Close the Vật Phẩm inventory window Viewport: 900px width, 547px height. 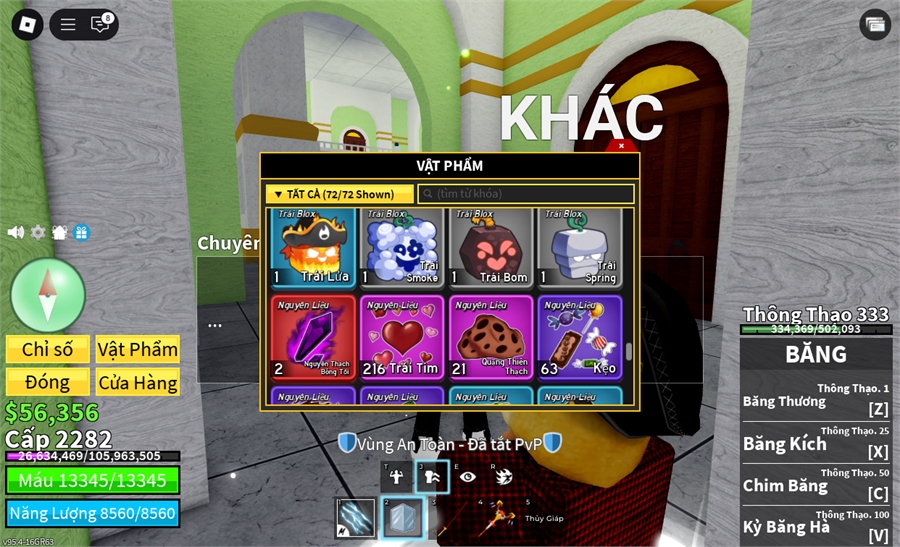pyautogui.click(x=621, y=146)
